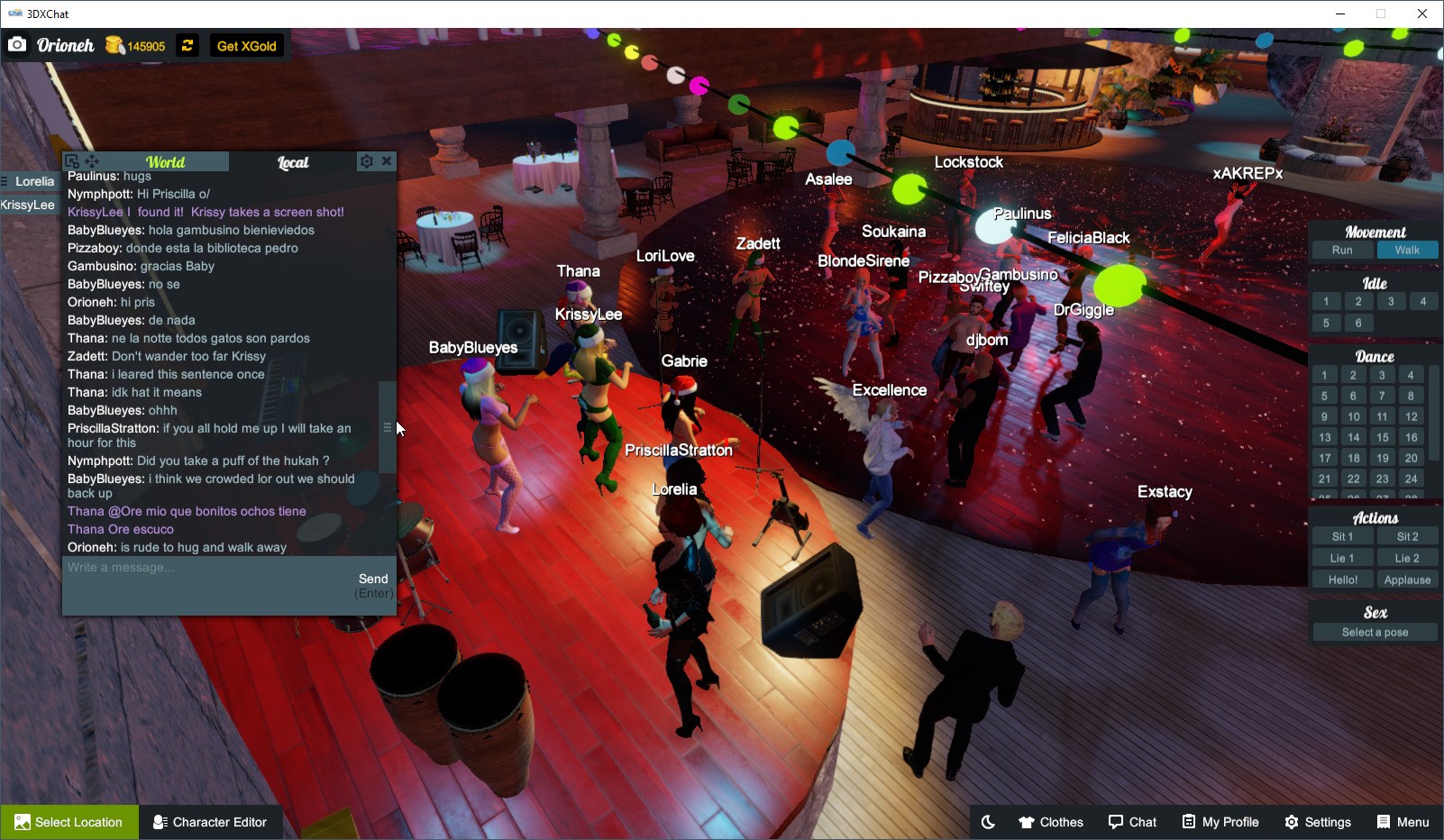Open the Sex pose selector

pos(1374,632)
